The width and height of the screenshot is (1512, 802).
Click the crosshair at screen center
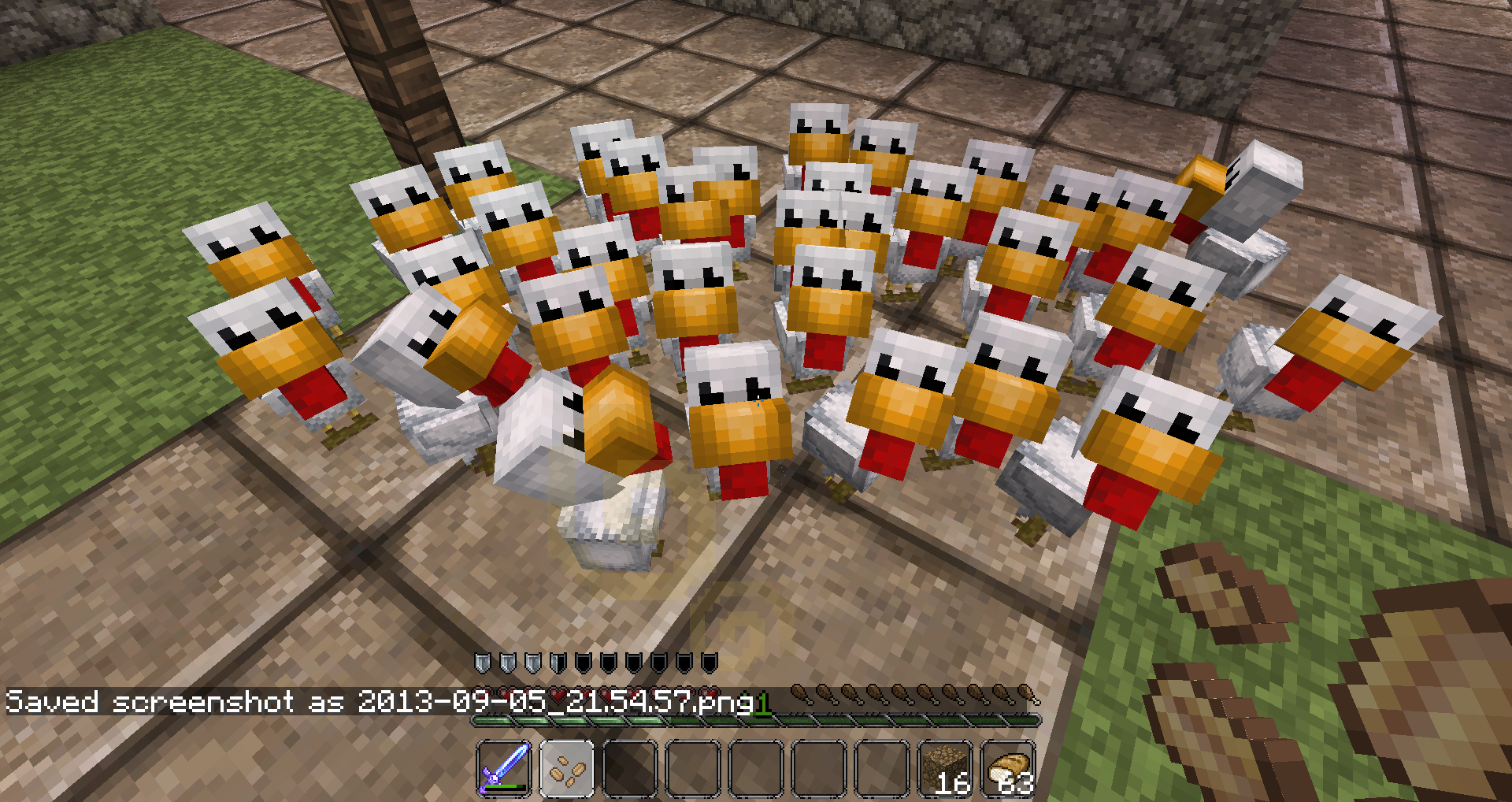(x=756, y=401)
